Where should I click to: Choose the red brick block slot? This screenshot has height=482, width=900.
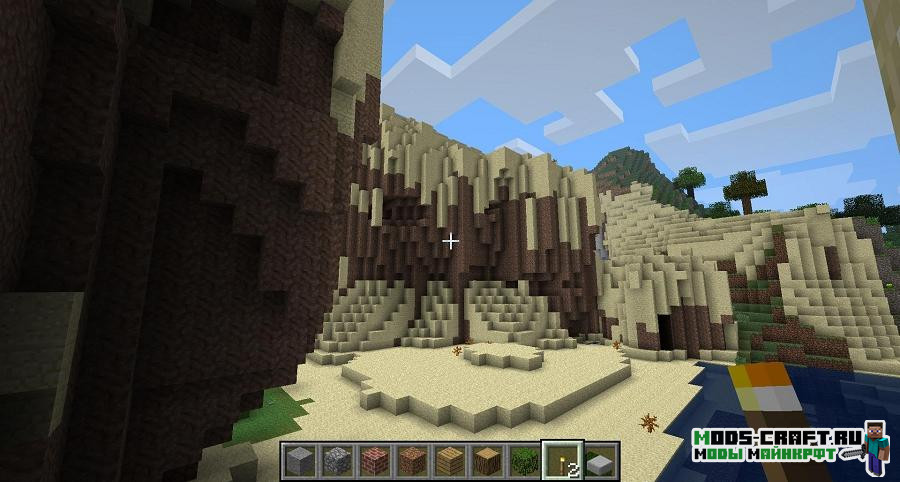pyautogui.click(x=373, y=460)
